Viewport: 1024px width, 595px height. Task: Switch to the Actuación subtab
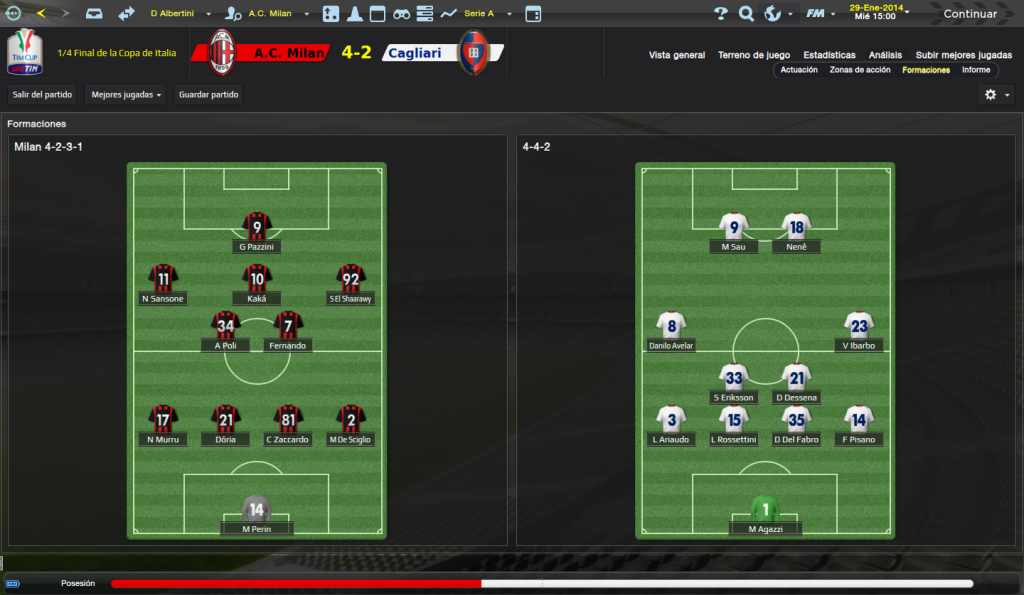pos(799,70)
